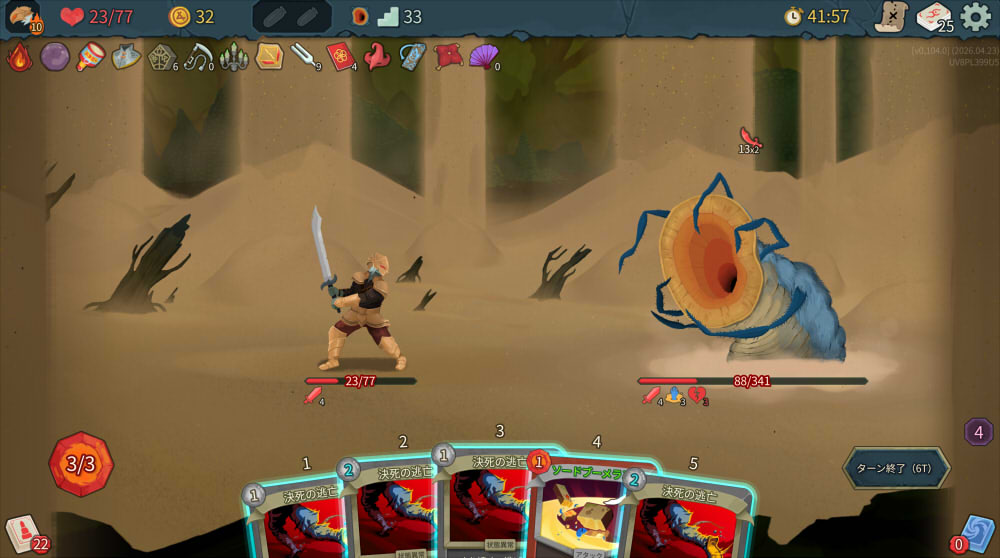This screenshot has height=558, width=1000.
Task: Show the exhaust pile counter of 4
Action: click(978, 432)
